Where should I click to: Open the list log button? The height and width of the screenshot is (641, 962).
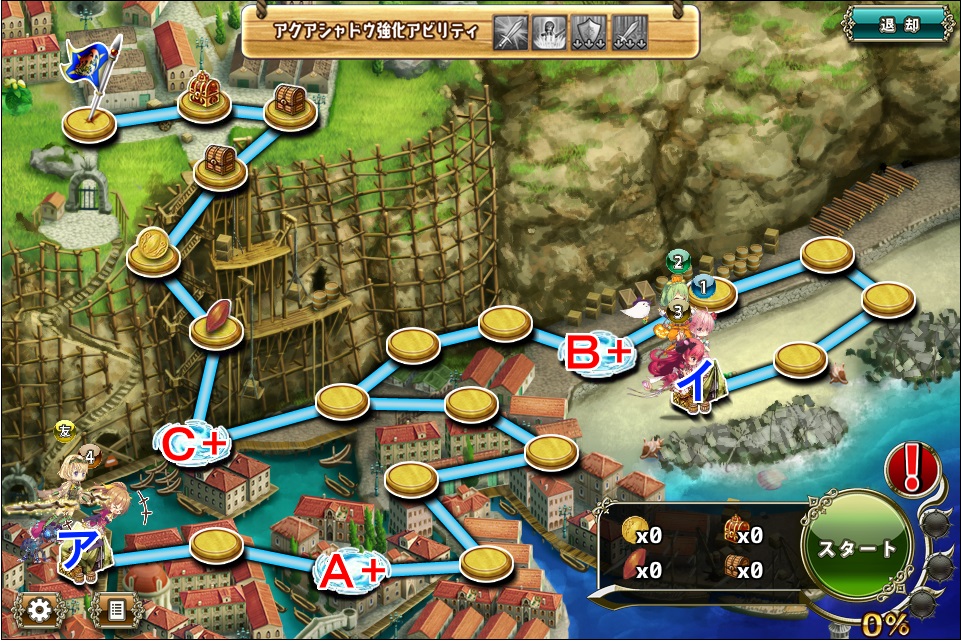point(116,609)
